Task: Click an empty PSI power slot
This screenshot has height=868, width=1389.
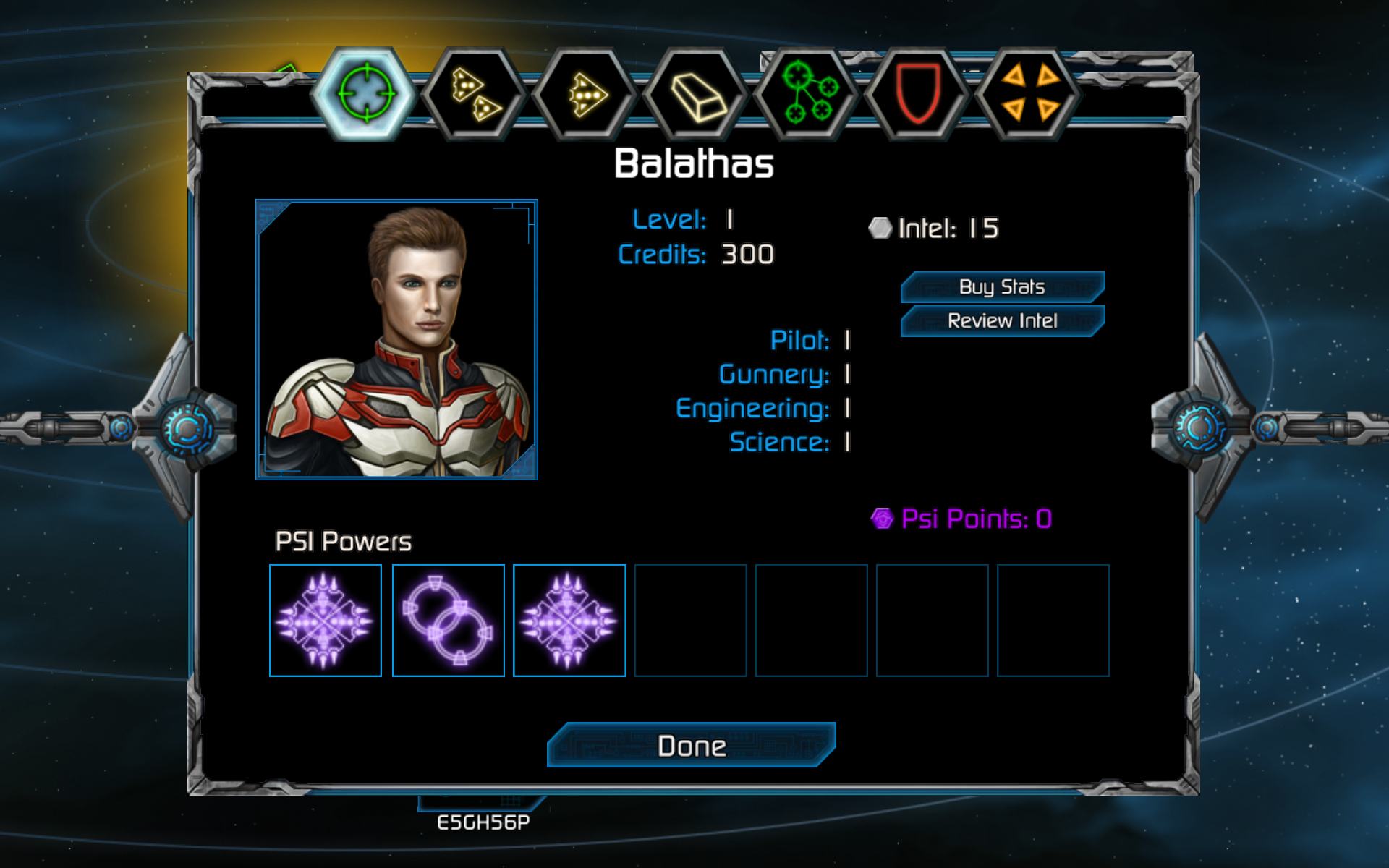Action: coord(691,620)
